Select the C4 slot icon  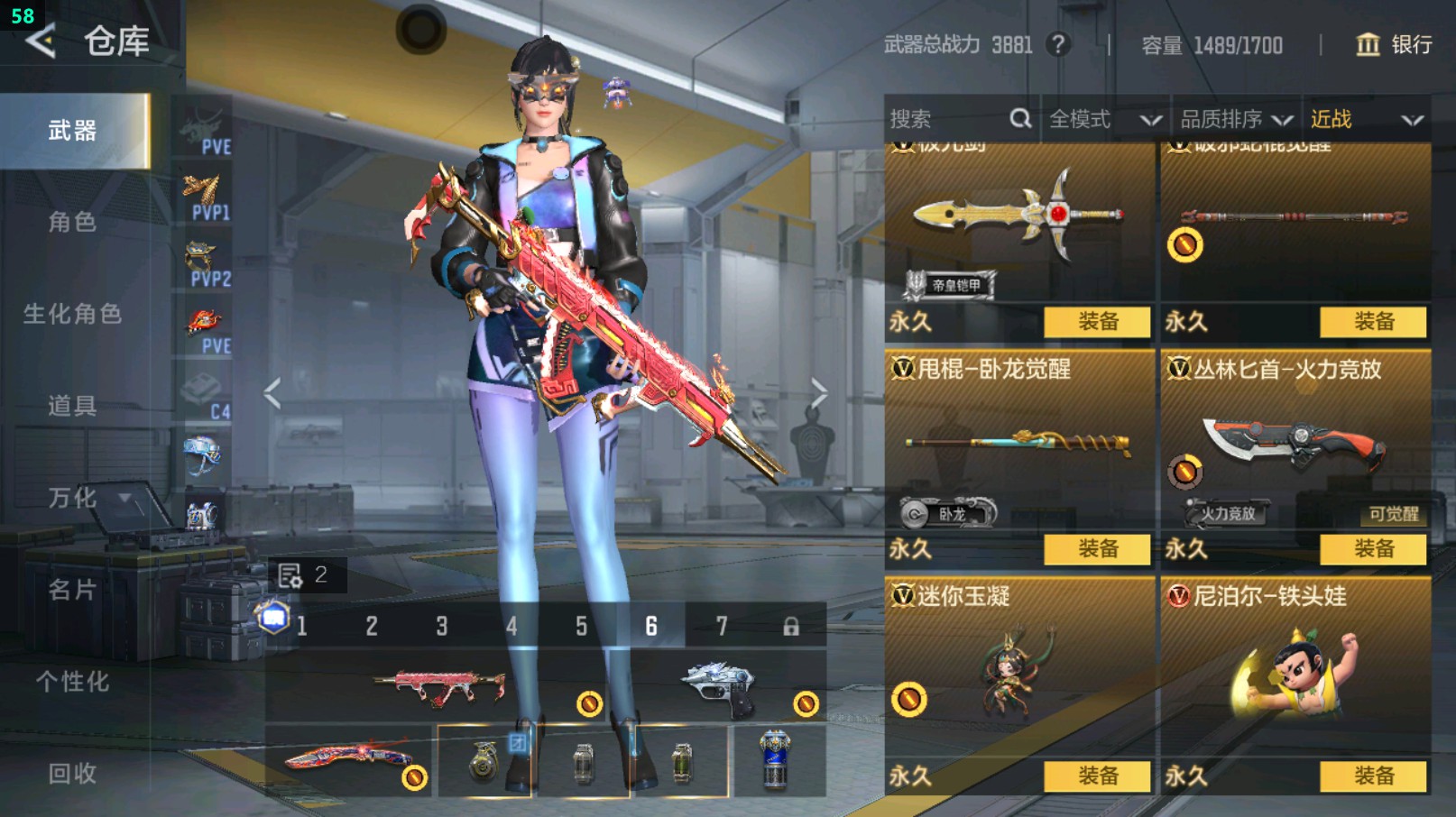click(x=206, y=388)
